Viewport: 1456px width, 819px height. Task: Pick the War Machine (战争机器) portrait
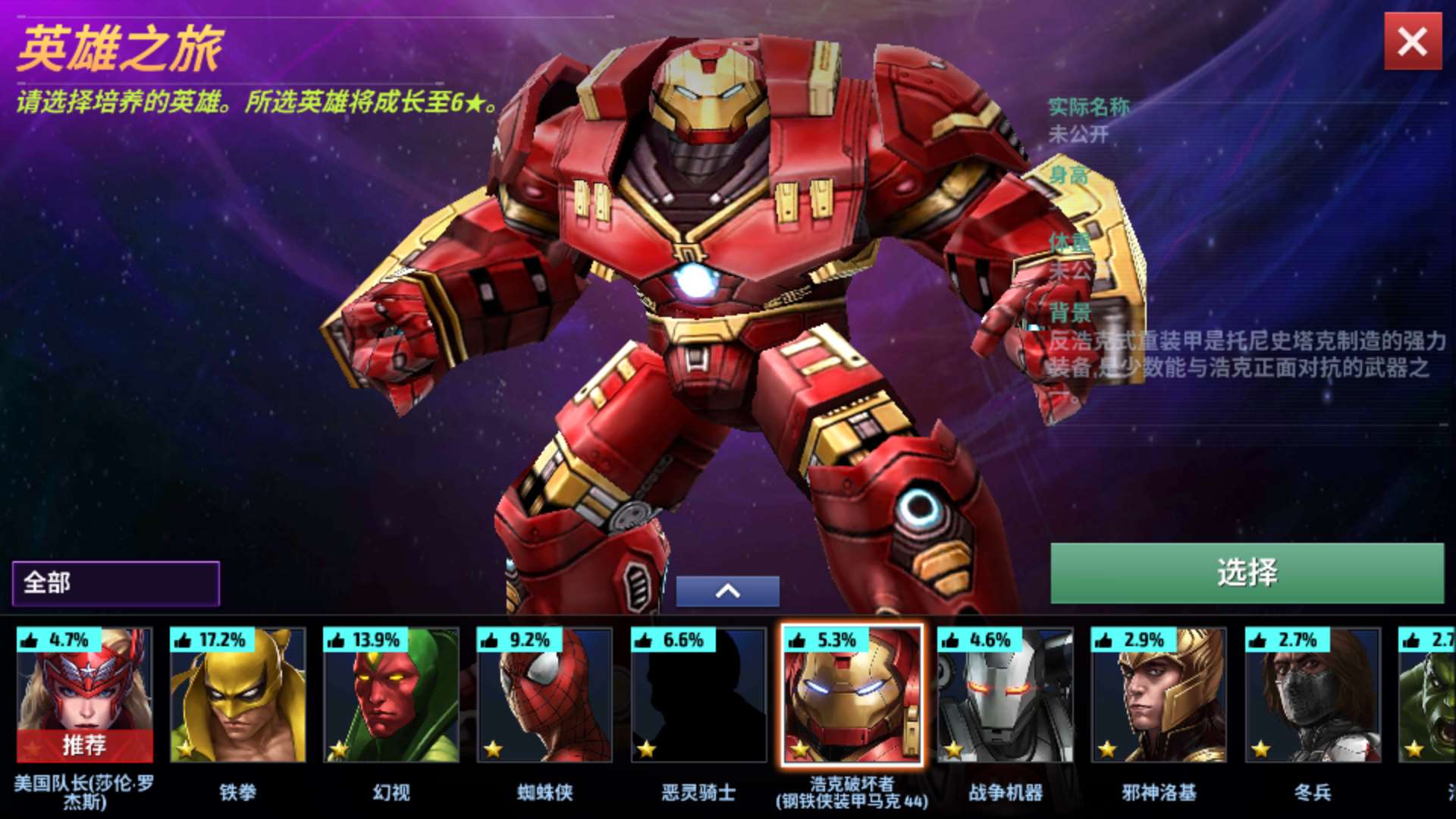click(x=1006, y=695)
